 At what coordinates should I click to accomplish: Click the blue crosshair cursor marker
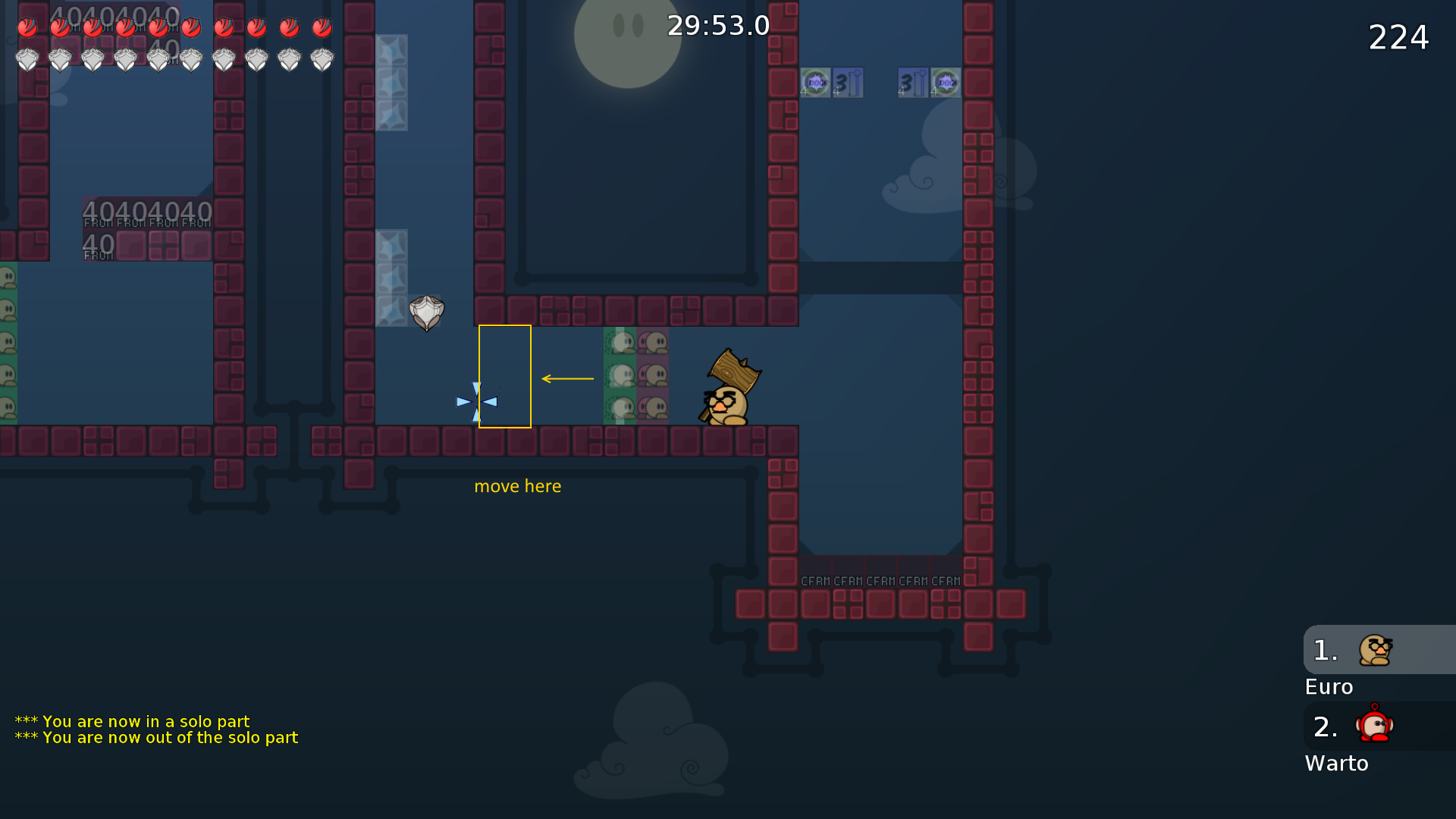tap(475, 401)
